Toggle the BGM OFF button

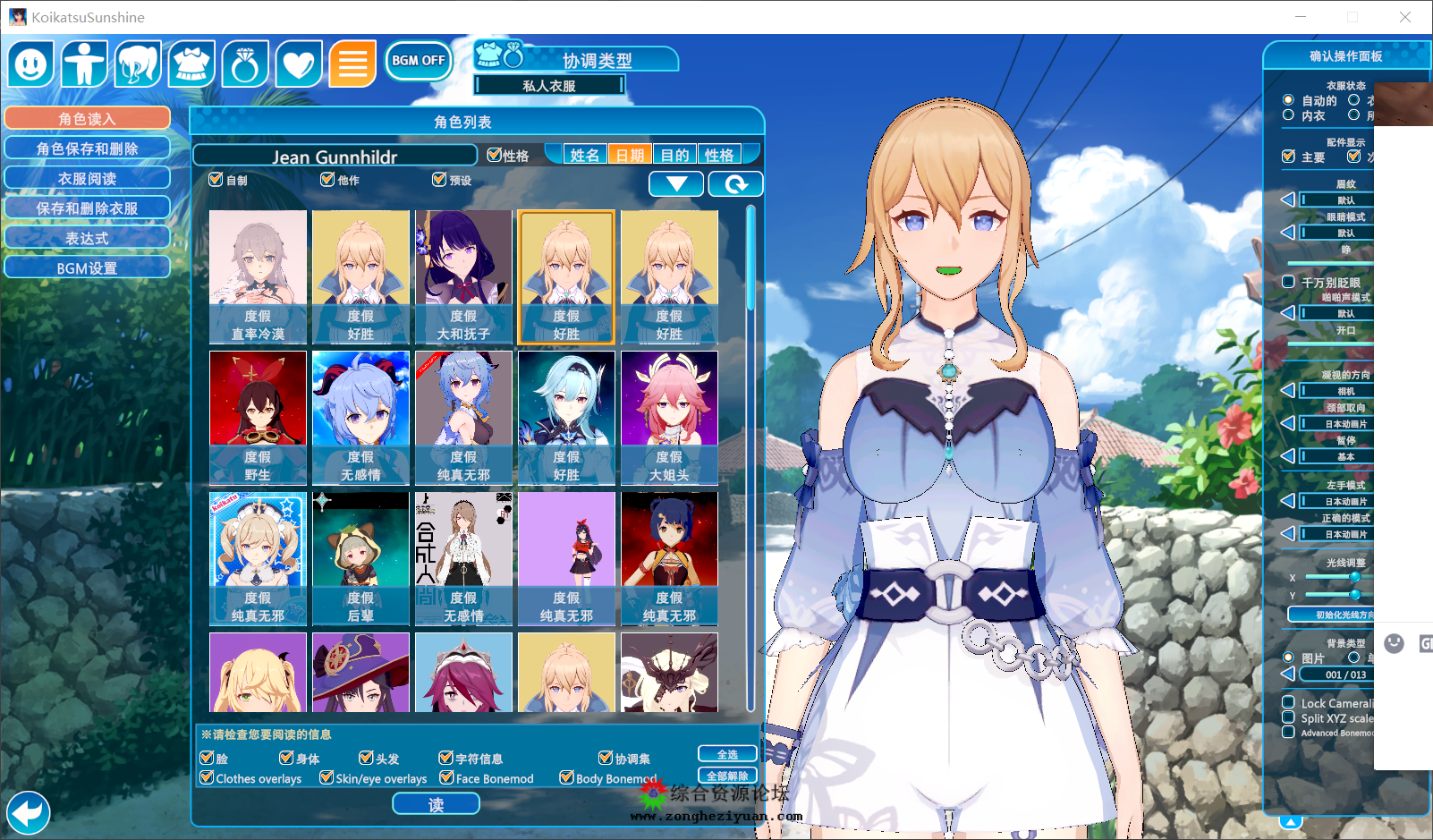click(x=418, y=61)
